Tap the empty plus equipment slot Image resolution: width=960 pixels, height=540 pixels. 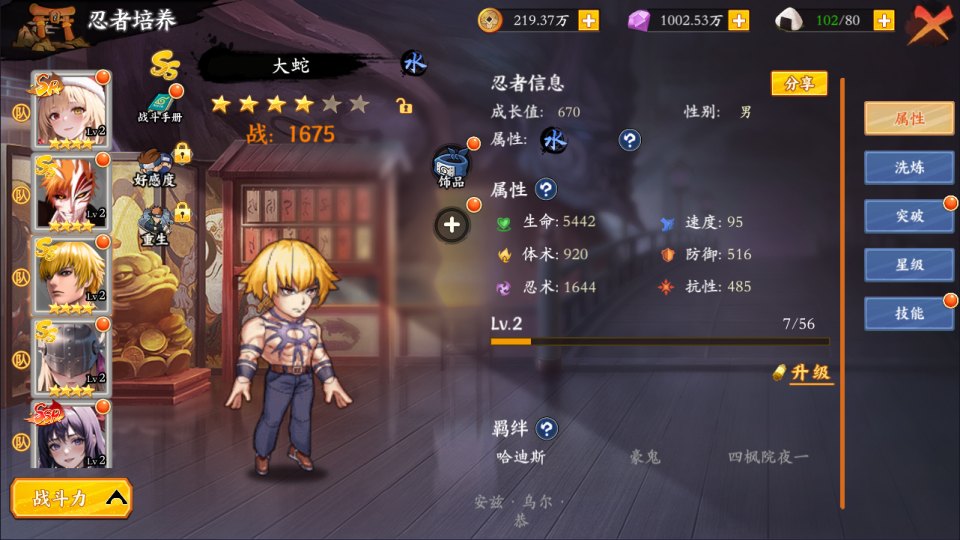tap(452, 225)
